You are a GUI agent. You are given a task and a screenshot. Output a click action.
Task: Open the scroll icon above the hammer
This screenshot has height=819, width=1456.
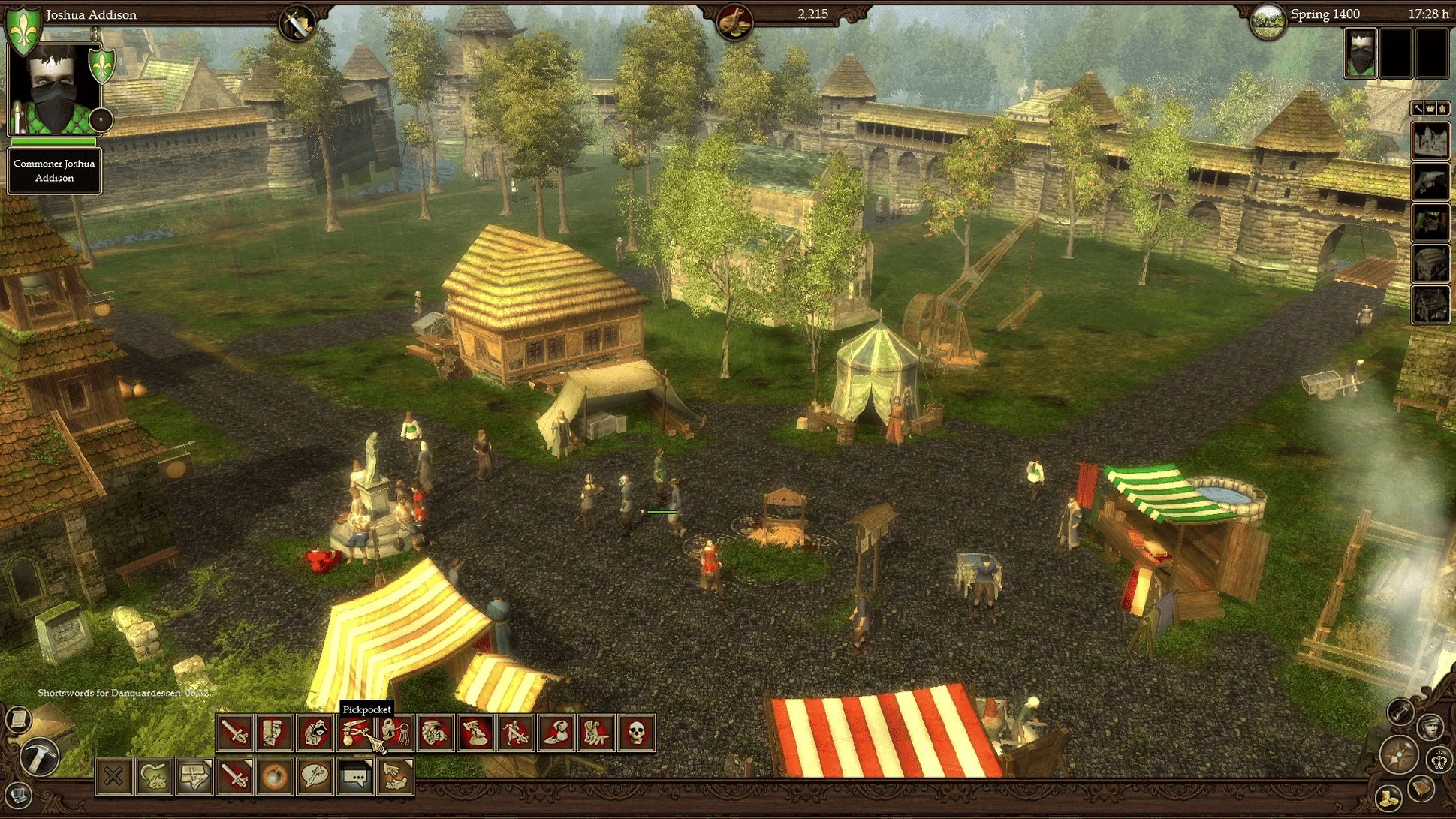tap(18, 719)
